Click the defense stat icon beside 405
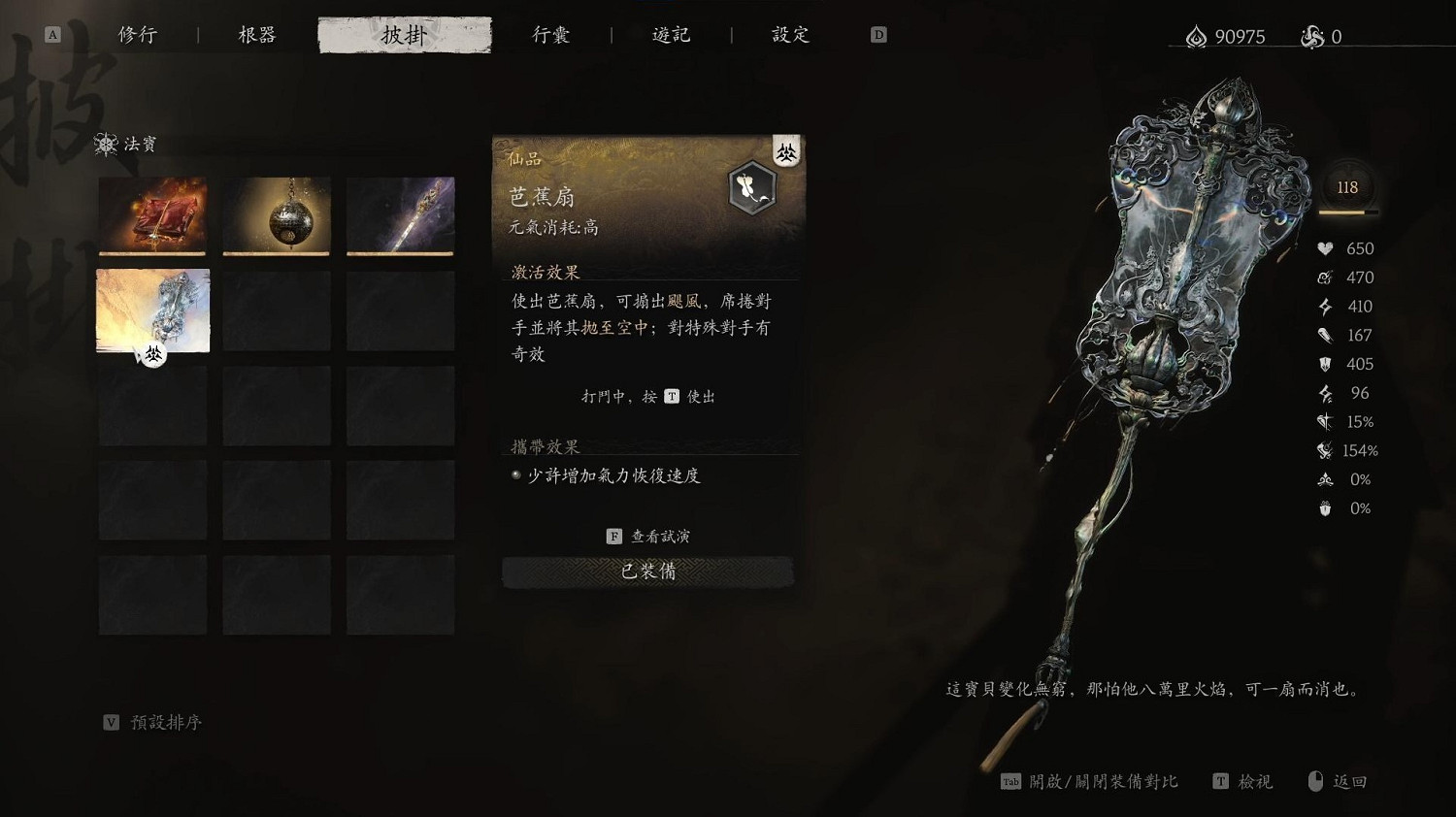The width and height of the screenshot is (1456, 817). [1323, 364]
